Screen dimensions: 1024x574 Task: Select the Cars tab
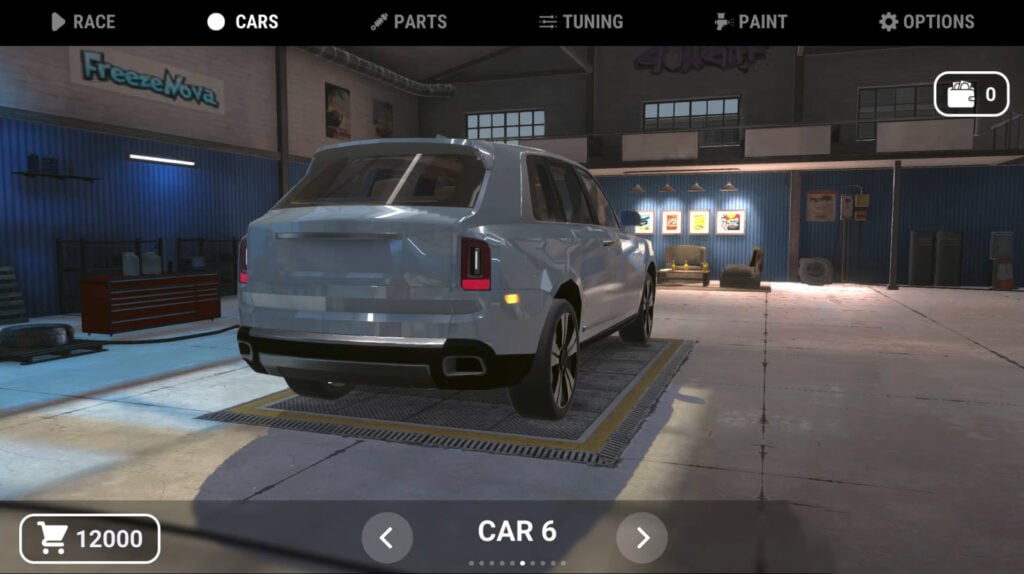click(x=243, y=22)
